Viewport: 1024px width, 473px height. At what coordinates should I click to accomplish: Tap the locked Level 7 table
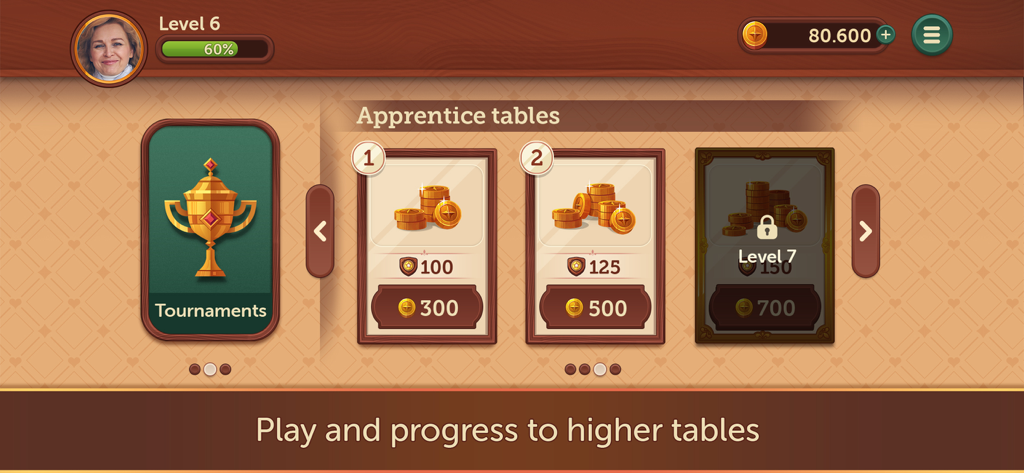pyautogui.click(x=765, y=245)
